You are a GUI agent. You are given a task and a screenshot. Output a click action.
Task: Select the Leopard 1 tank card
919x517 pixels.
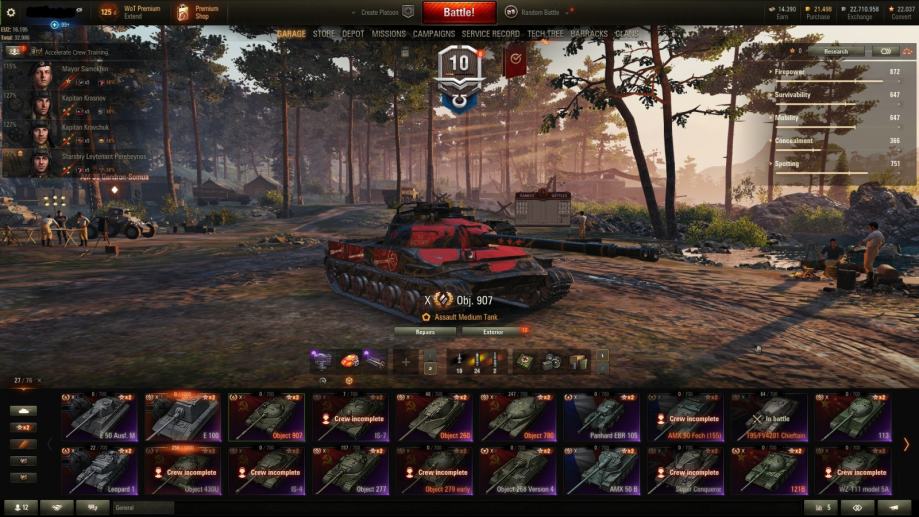pos(99,470)
